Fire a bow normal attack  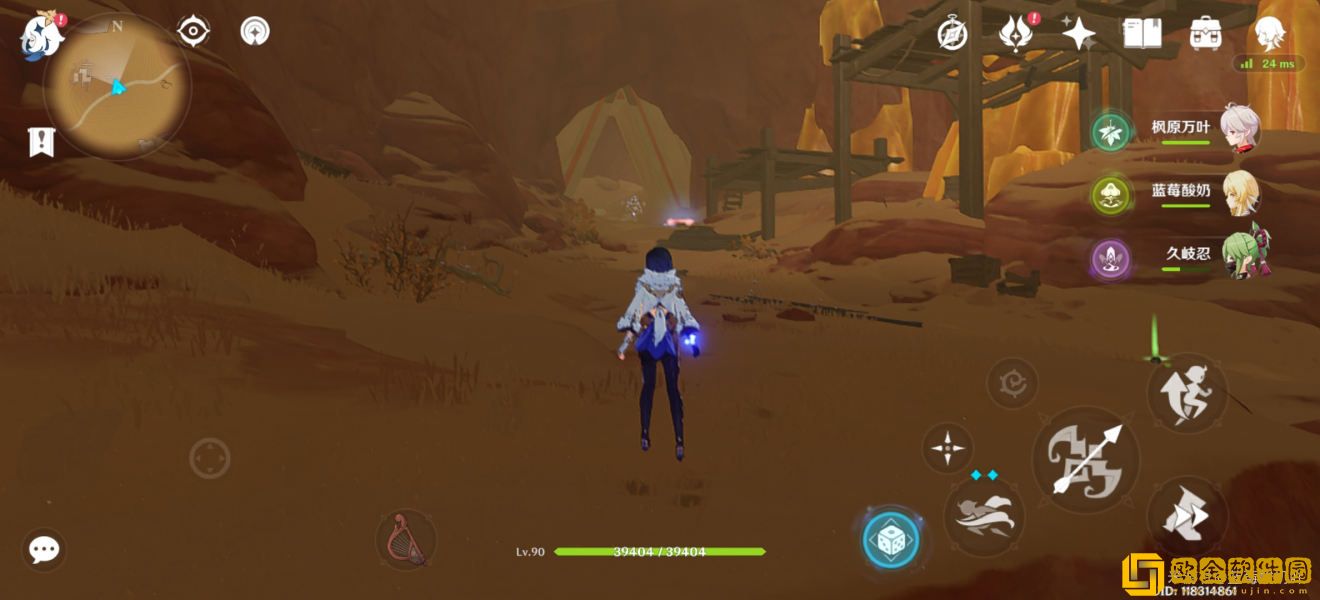tap(1086, 460)
